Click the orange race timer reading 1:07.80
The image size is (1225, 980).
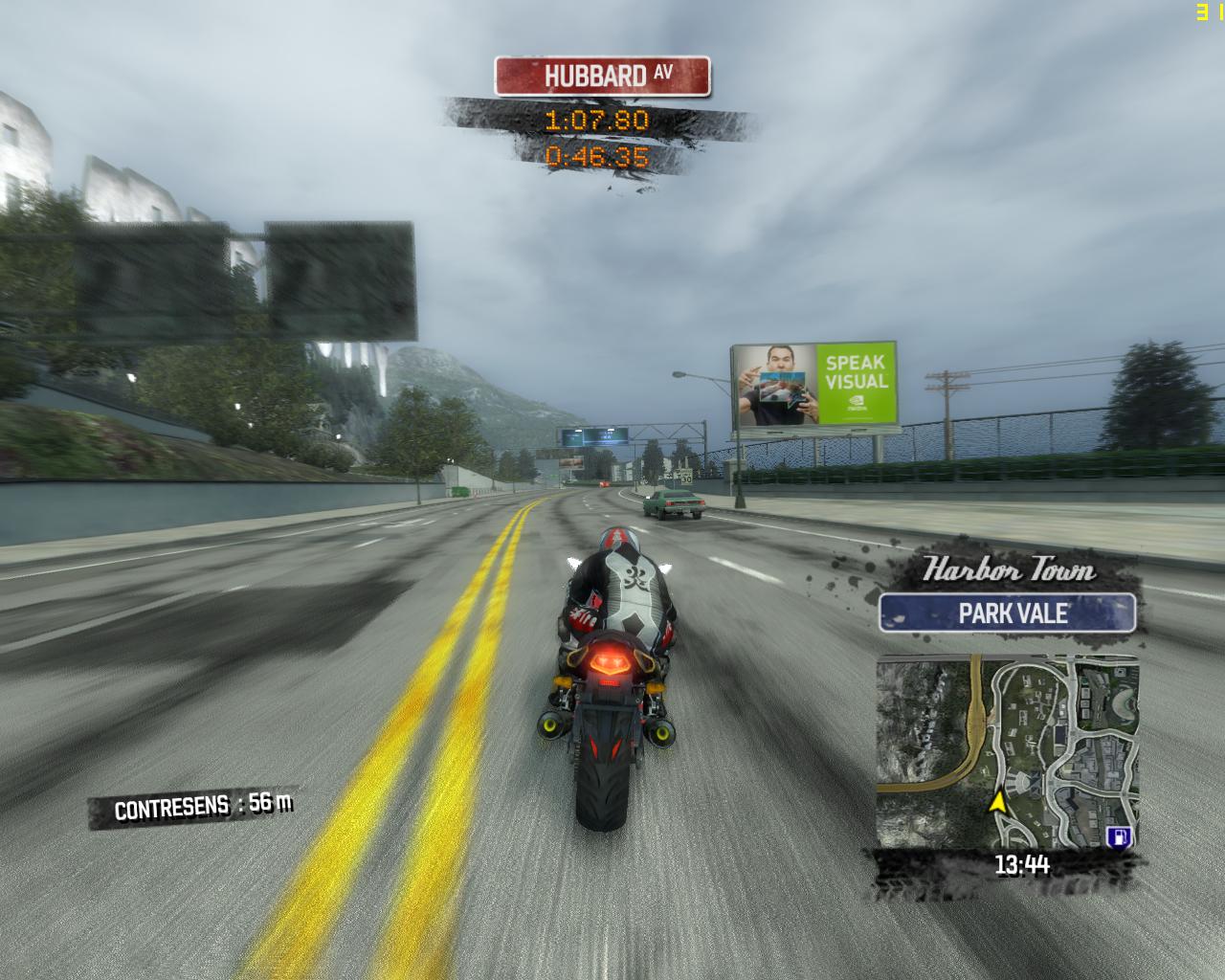[x=596, y=121]
